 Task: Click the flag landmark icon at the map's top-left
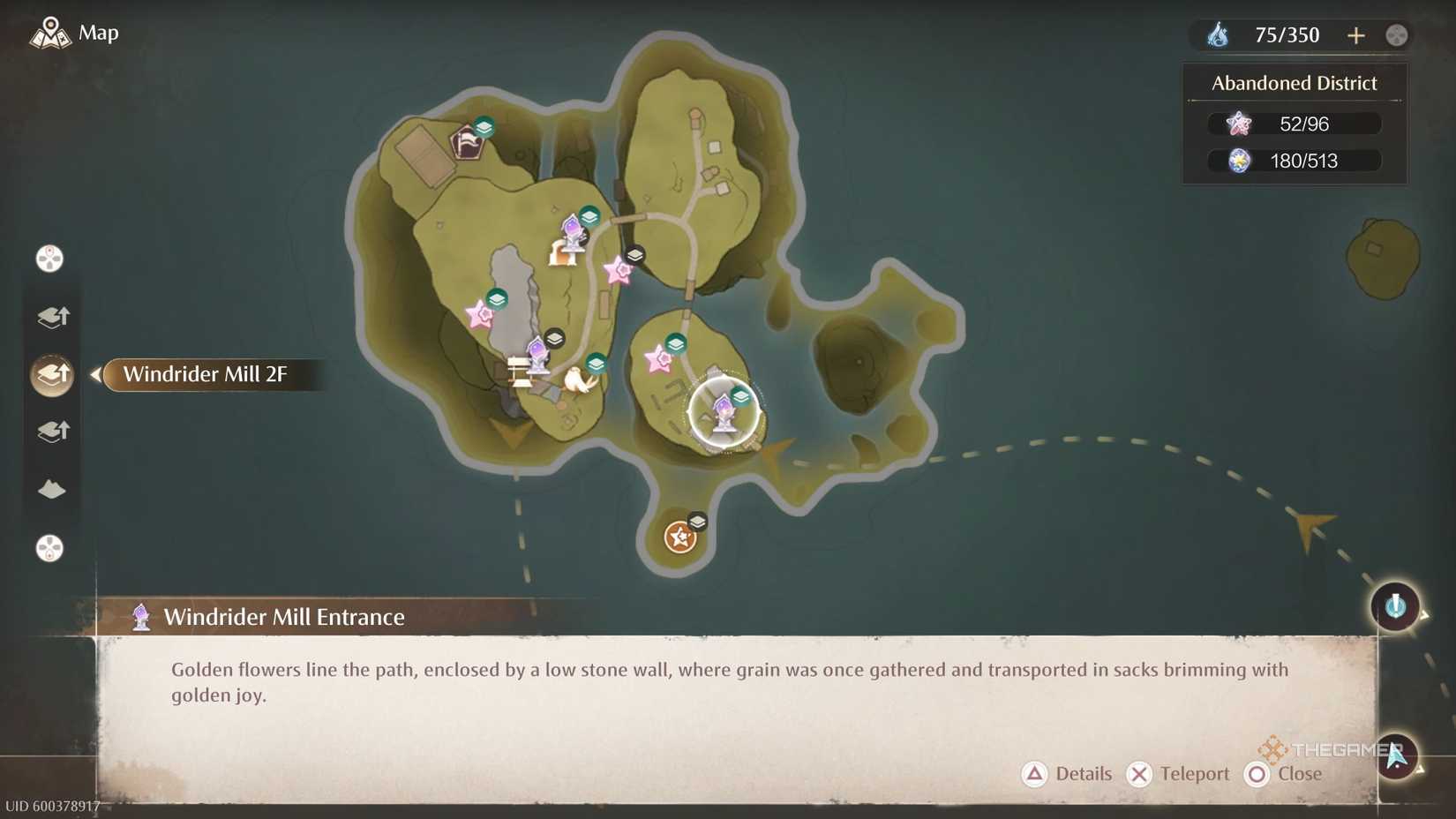coord(467,141)
